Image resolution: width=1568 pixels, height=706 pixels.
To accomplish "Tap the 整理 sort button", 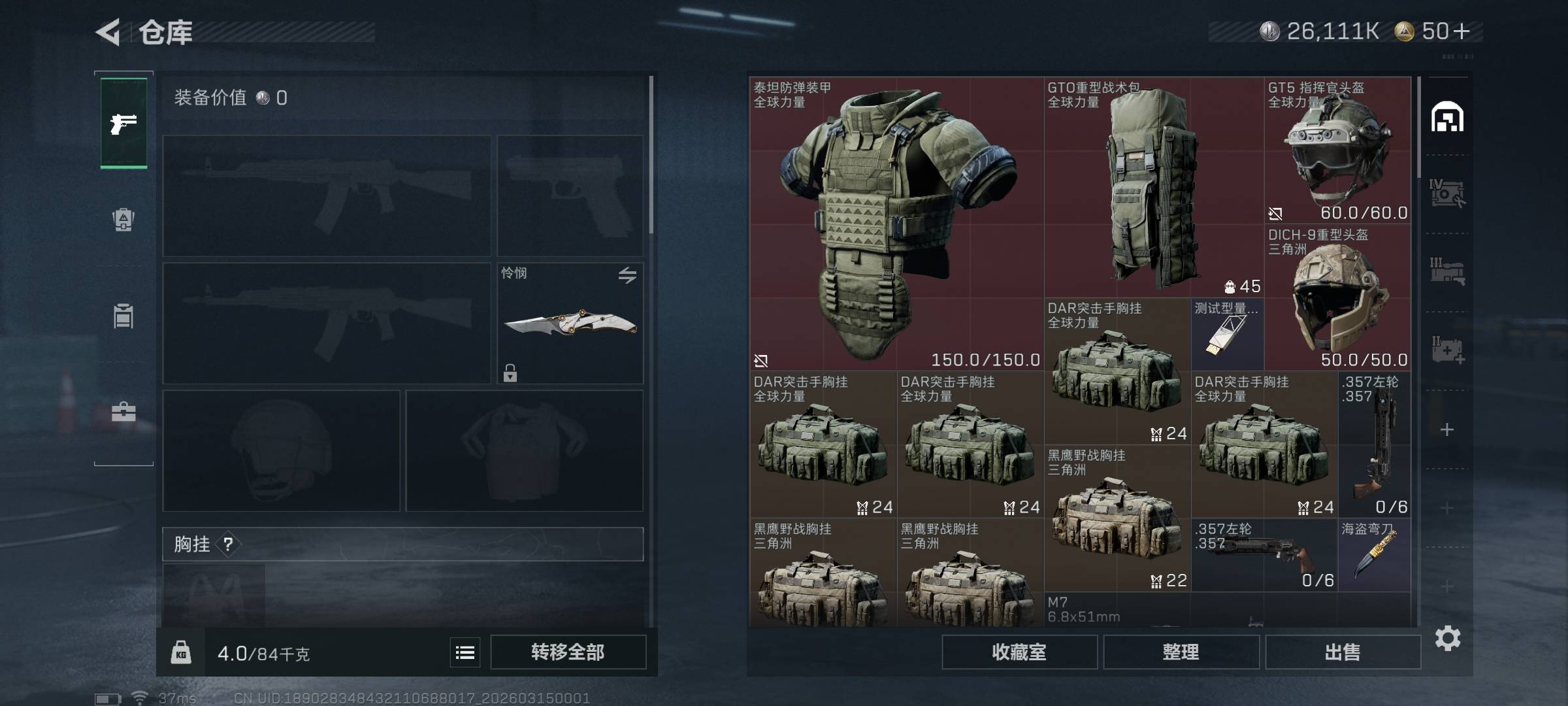I will [1181, 652].
